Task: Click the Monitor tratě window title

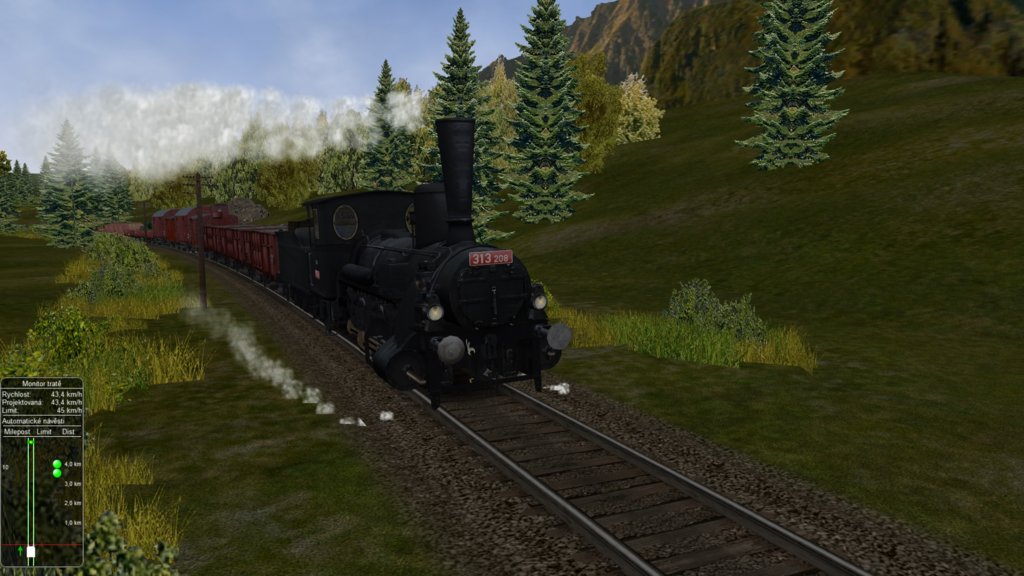Action: click(x=41, y=384)
